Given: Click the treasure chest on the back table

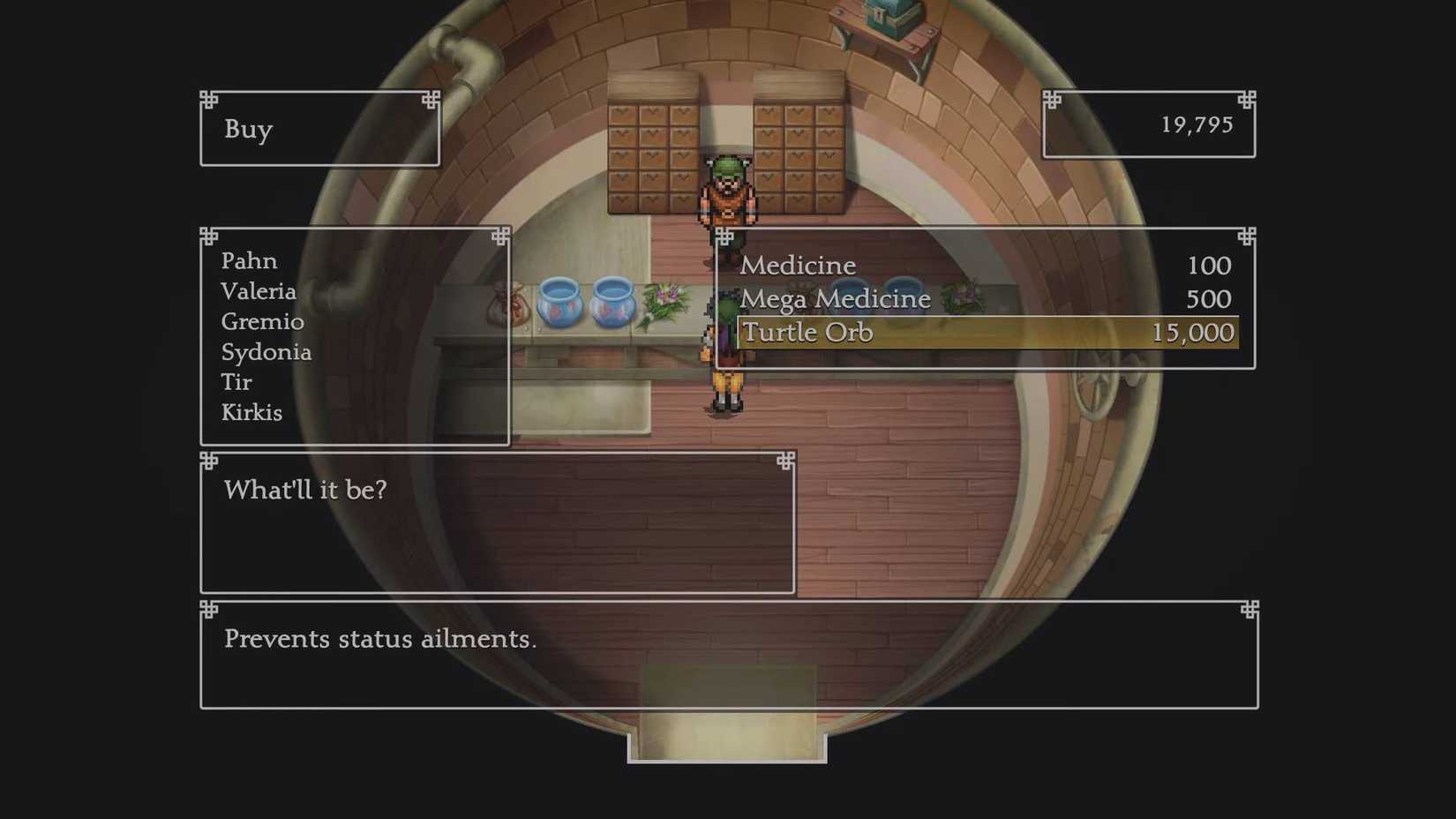Looking at the screenshot, I should pyautogui.click(x=889, y=16).
